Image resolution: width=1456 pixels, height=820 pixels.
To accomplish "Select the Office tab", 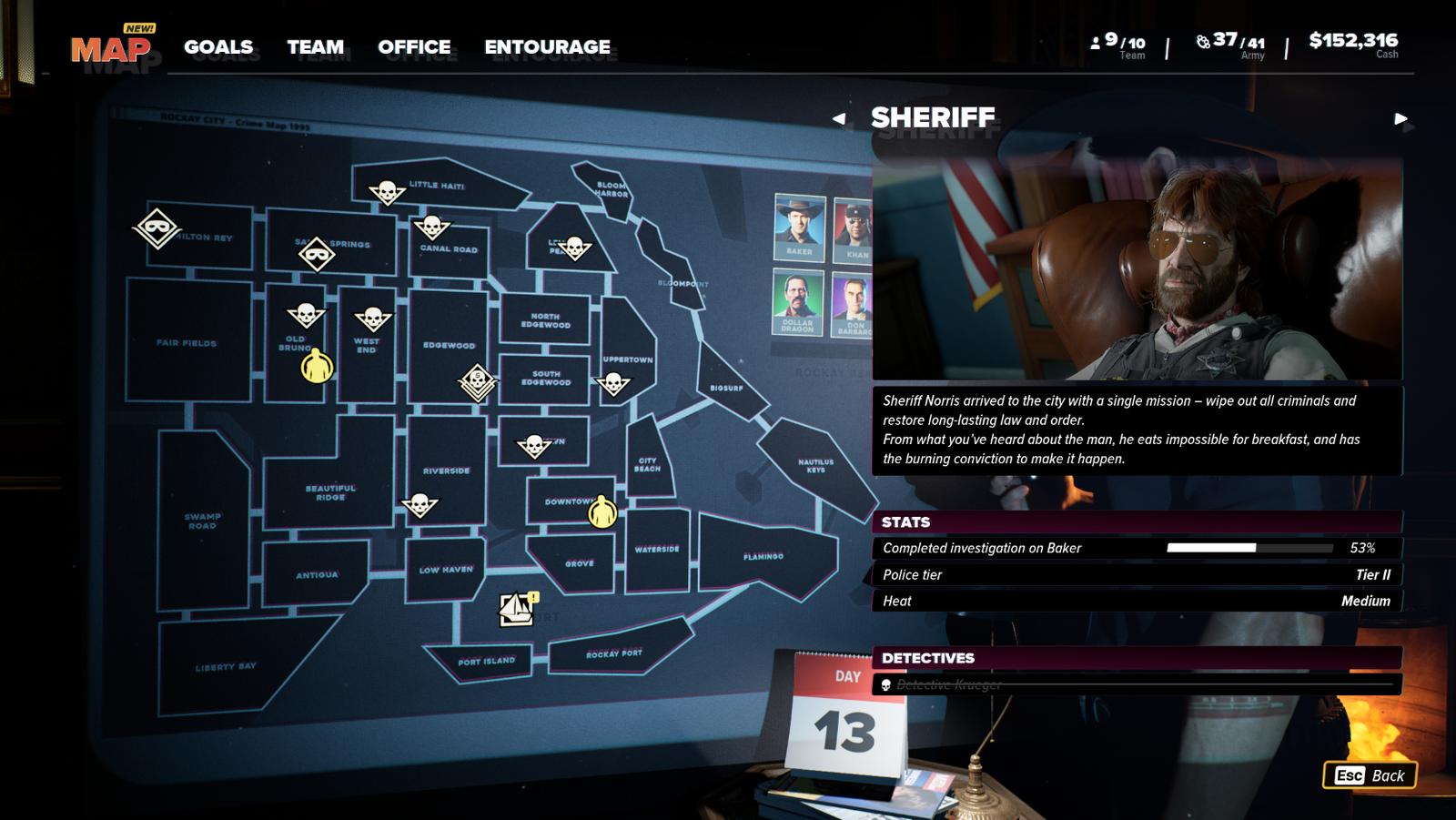I will tap(414, 46).
